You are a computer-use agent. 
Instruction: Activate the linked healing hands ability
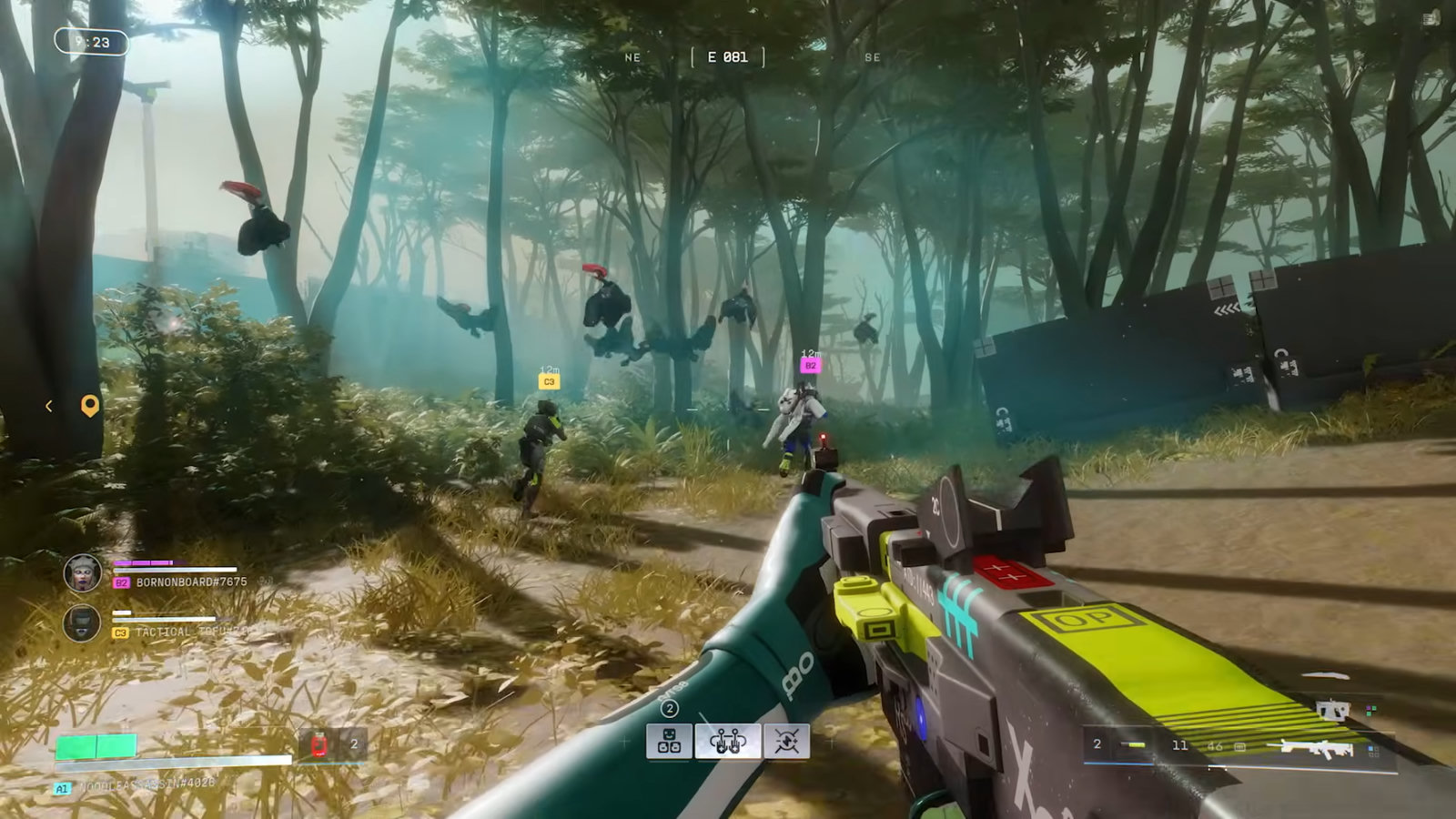click(x=728, y=742)
